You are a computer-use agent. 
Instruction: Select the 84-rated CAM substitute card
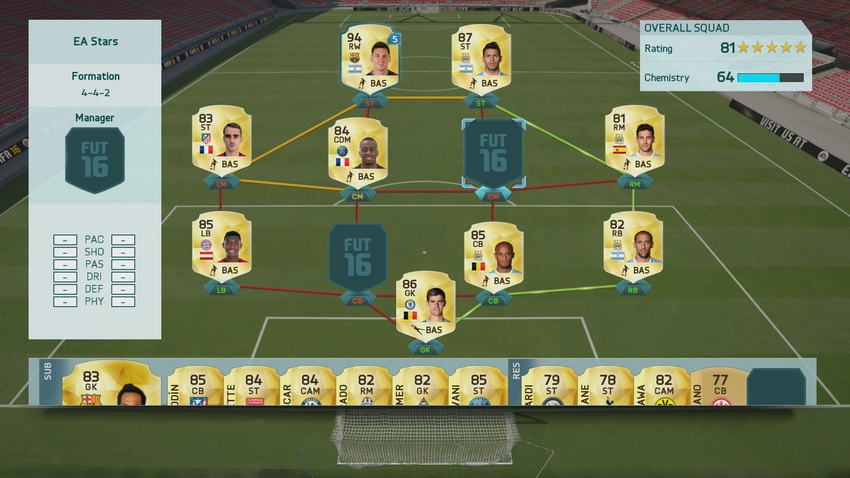pyautogui.click(x=308, y=387)
